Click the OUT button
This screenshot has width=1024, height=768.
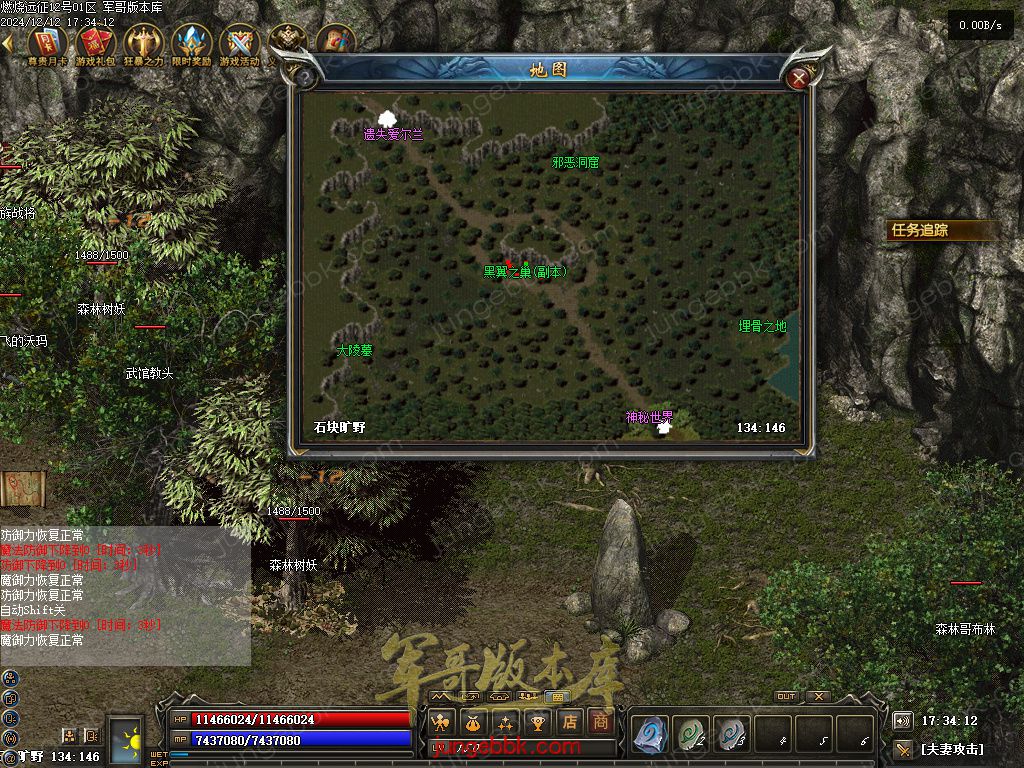786,696
